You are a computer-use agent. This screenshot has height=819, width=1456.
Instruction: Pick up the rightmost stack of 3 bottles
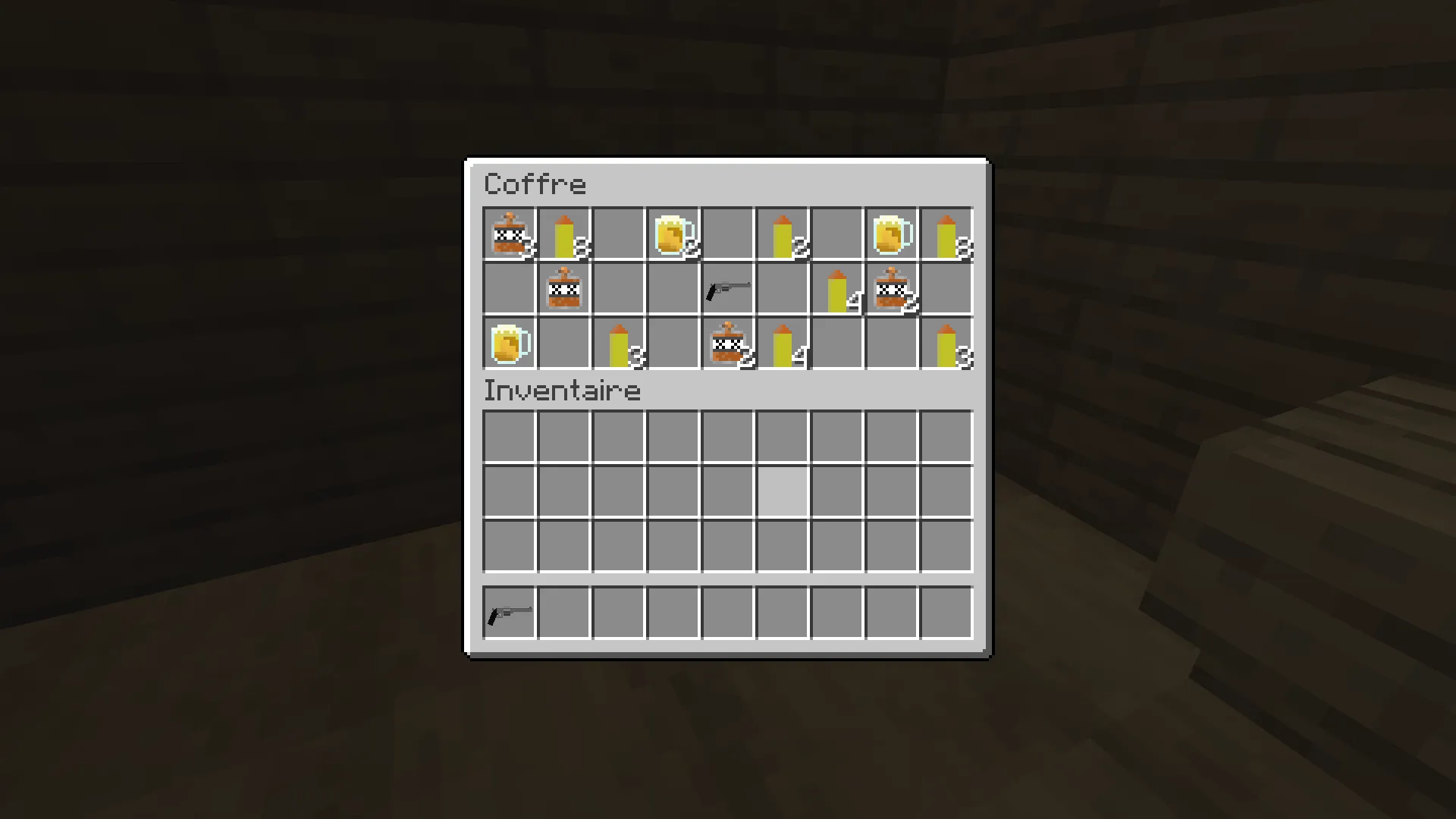[x=945, y=344]
